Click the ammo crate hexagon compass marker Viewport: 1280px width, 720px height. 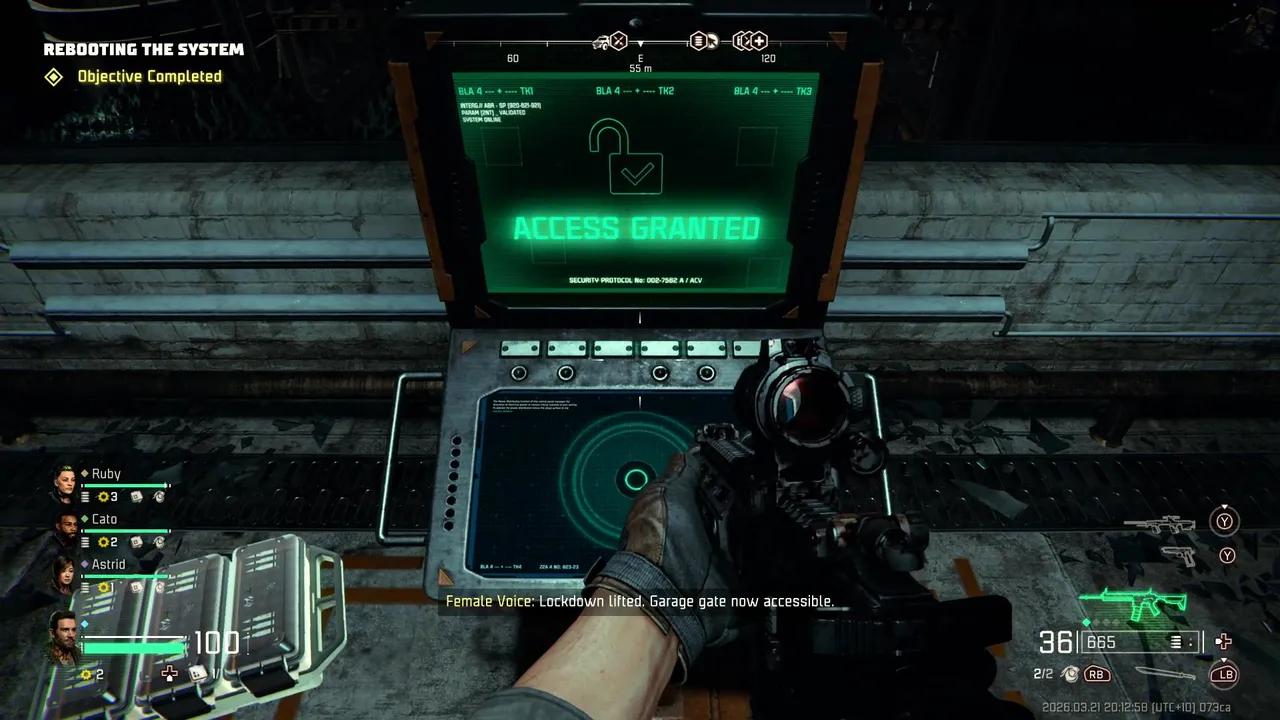[x=700, y=41]
